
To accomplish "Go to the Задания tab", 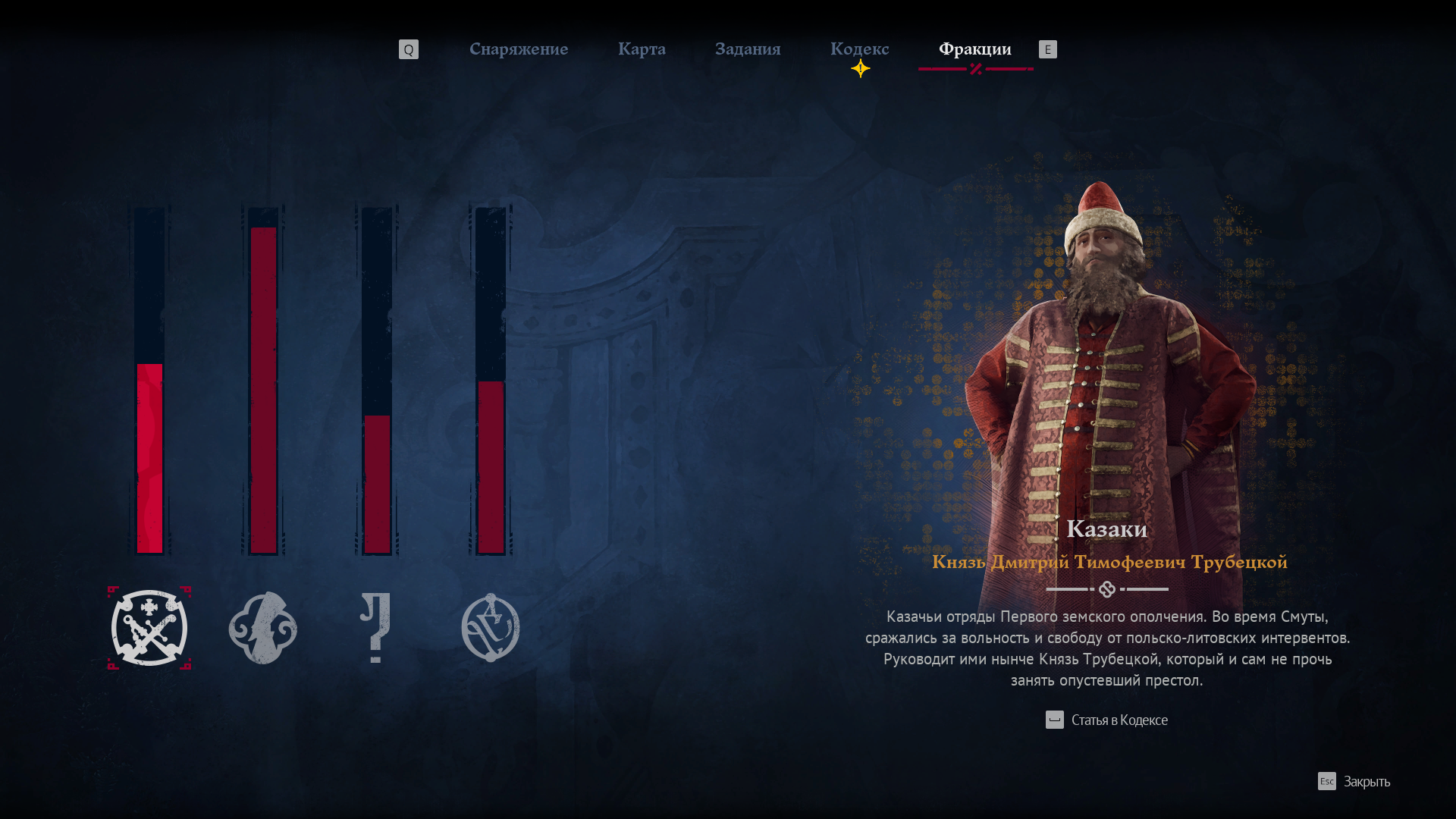I will 748,49.
